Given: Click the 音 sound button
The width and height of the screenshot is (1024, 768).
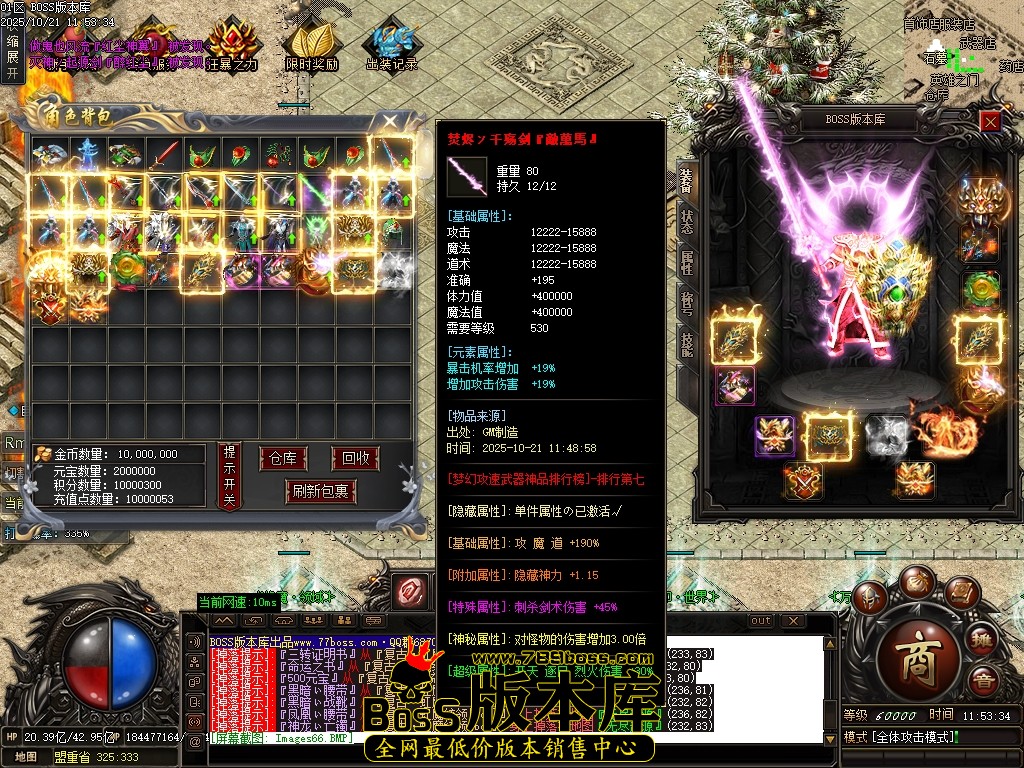Looking at the screenshot, I should tap(984, 683).
